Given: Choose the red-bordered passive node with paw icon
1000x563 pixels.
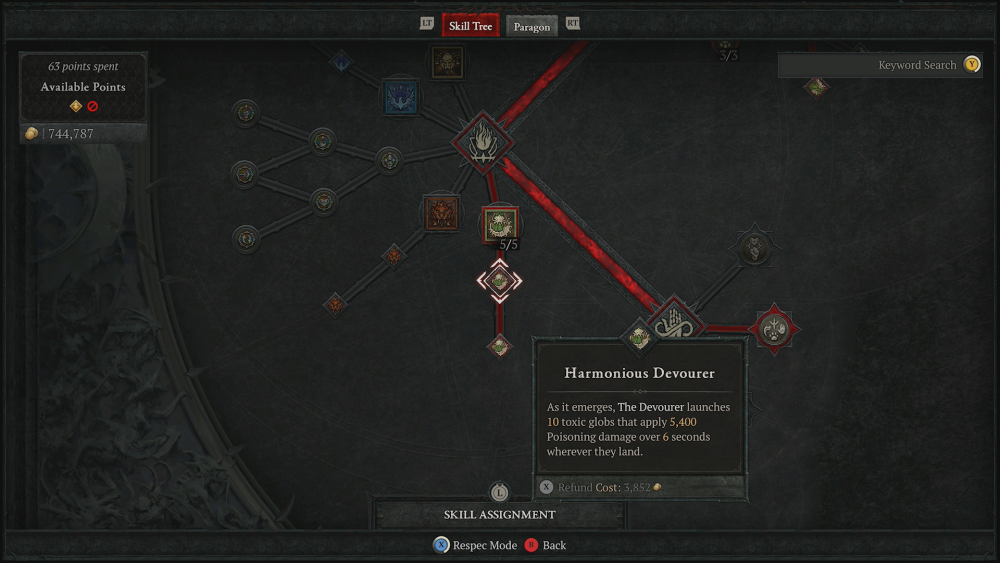Looking at the screenshot, I should point(775,327).
